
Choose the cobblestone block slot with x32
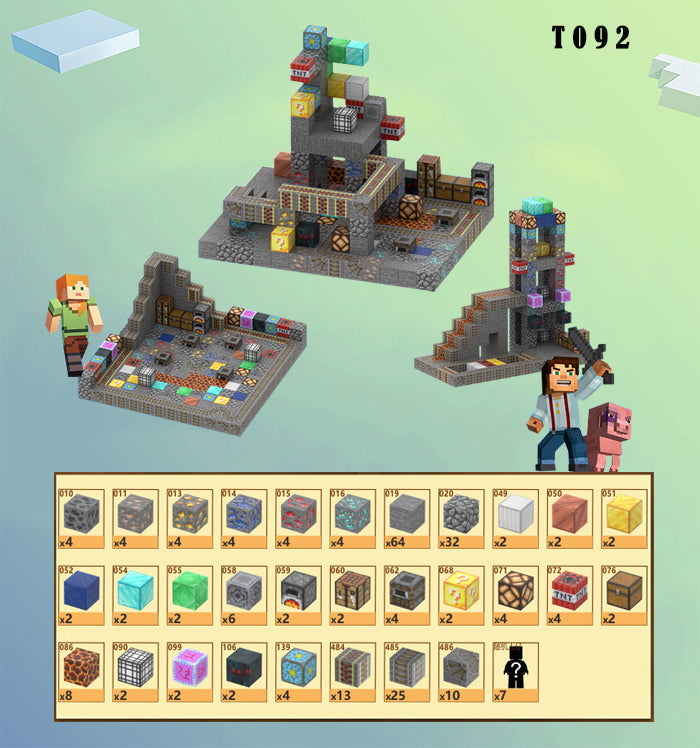pos(460,515)
